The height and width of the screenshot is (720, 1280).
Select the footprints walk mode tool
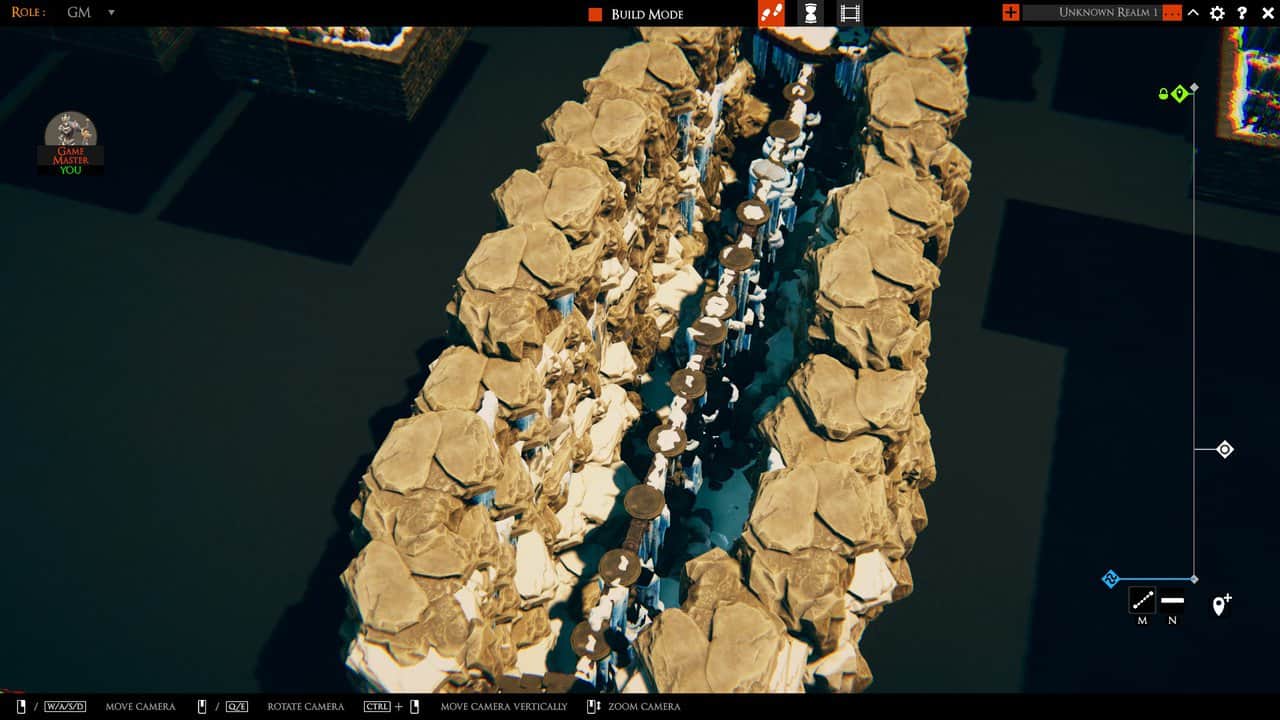click(x=771, y=13)
